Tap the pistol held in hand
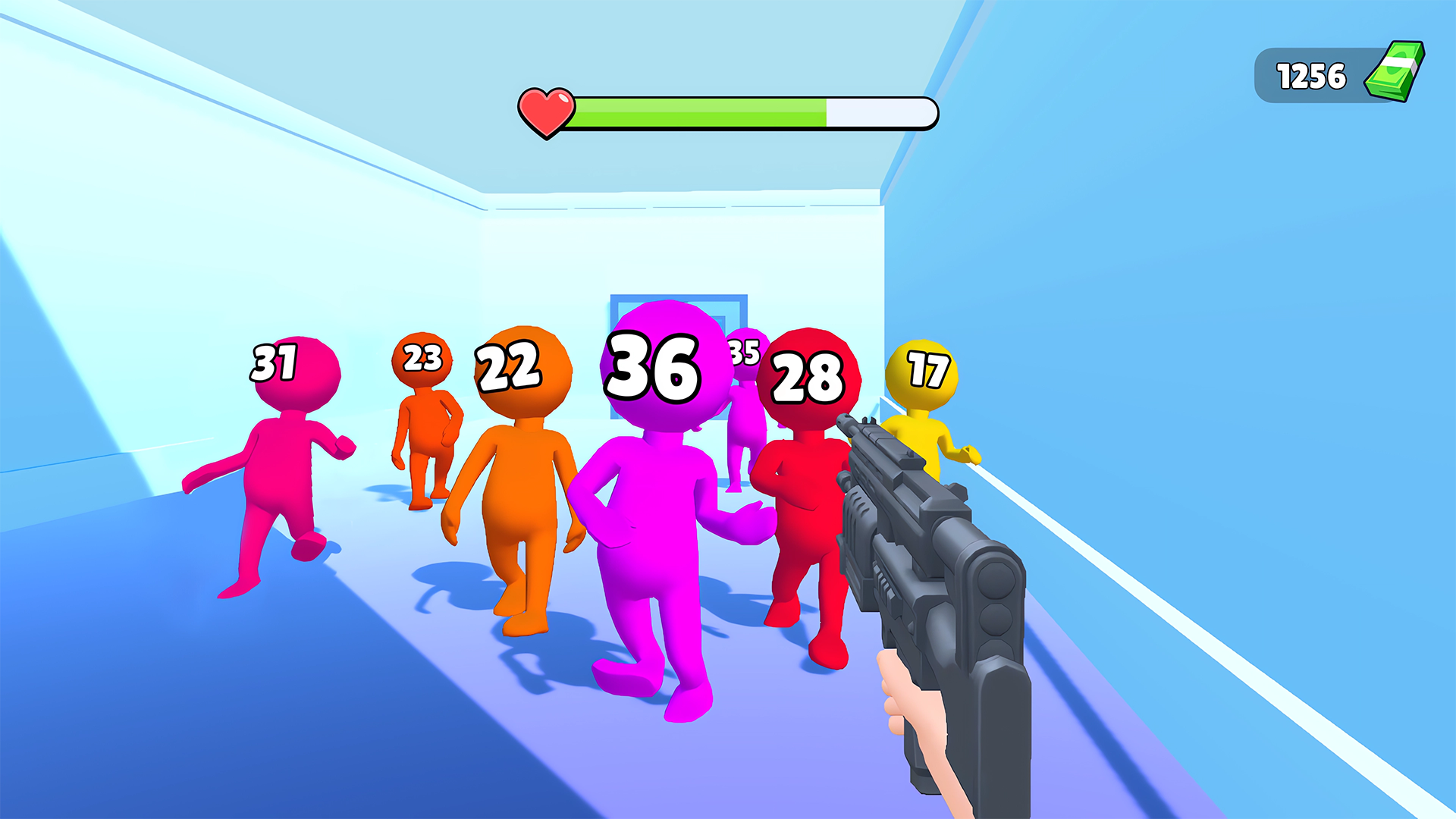 pos(933,591)
